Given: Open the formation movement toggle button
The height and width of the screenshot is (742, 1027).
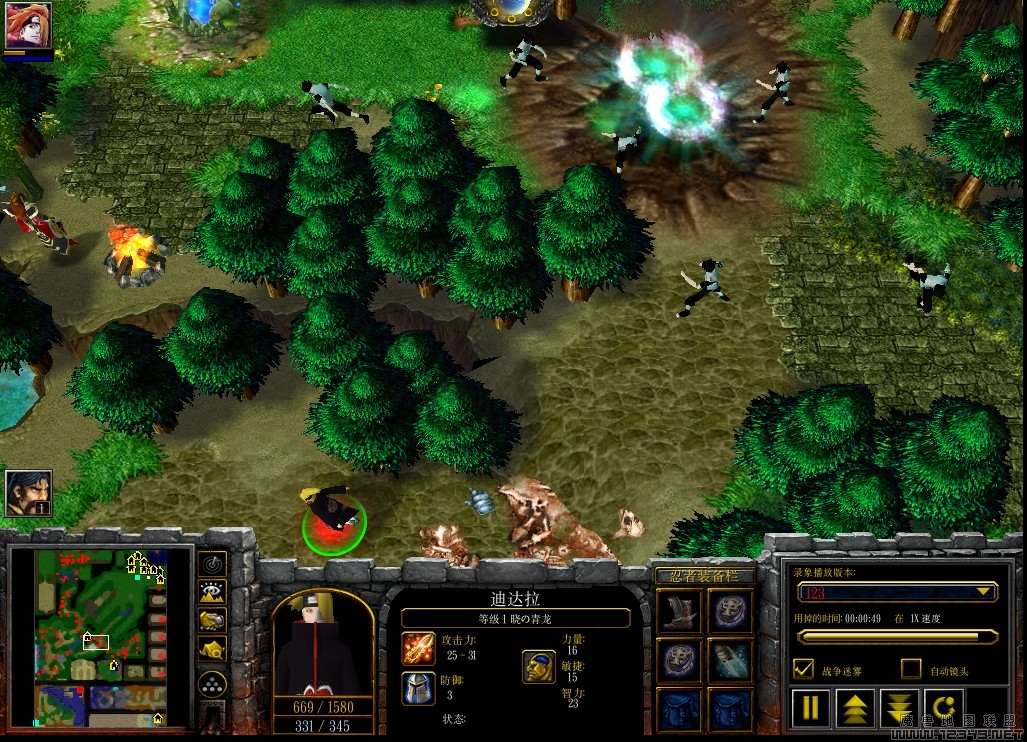Looking at the screenshot, I should (x=212, y=684).
